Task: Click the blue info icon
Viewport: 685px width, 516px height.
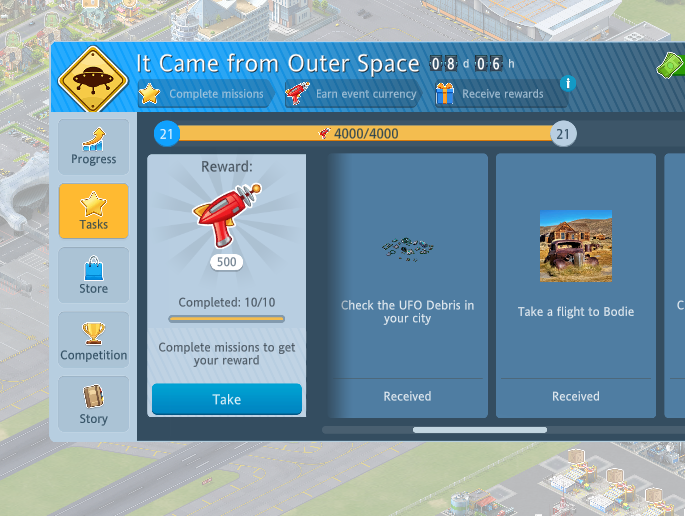Action: click(x=568, y=84)
